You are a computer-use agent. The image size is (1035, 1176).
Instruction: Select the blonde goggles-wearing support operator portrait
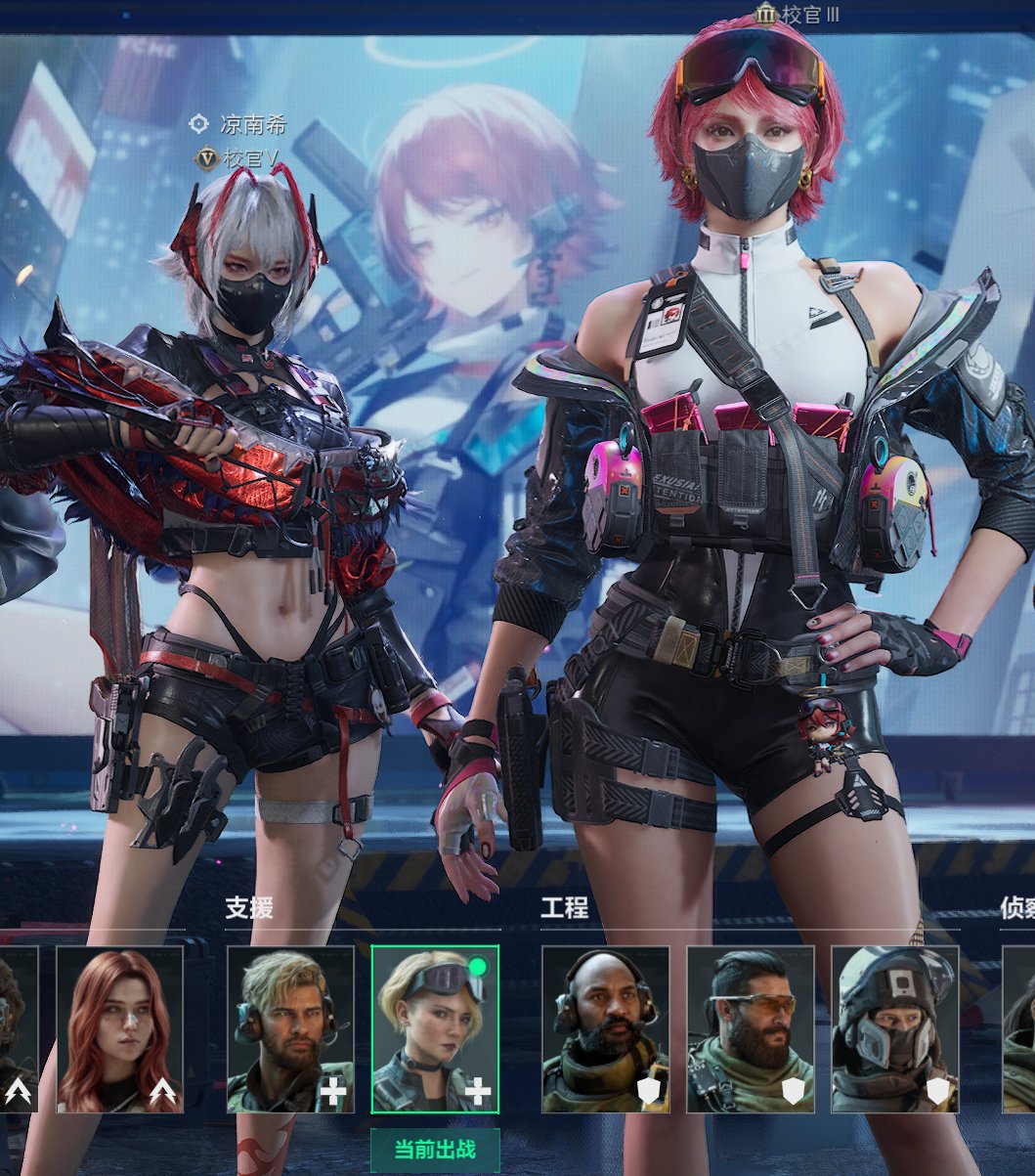tap(435, 1028)
